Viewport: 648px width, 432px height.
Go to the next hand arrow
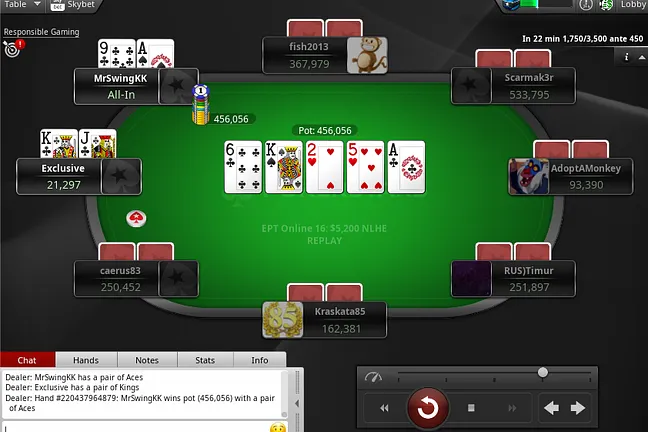(577, 407)
